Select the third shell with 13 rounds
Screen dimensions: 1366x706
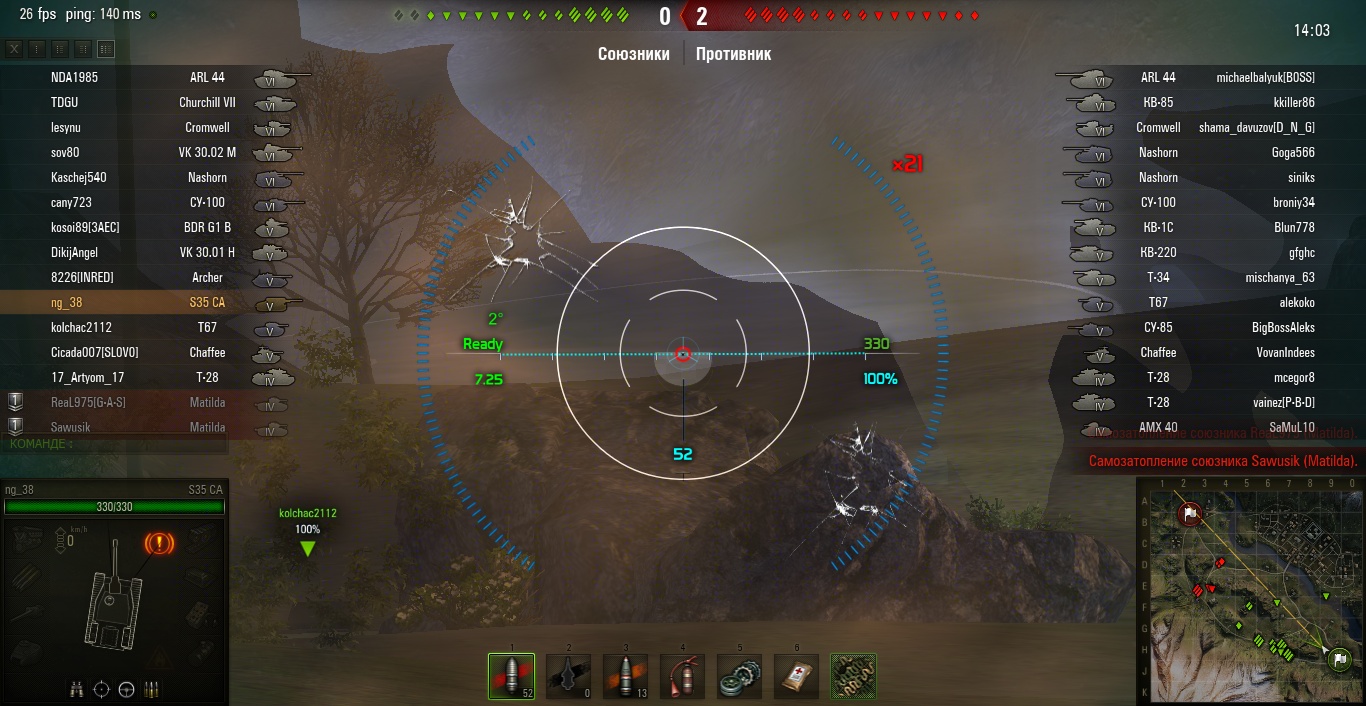(625, 676)
